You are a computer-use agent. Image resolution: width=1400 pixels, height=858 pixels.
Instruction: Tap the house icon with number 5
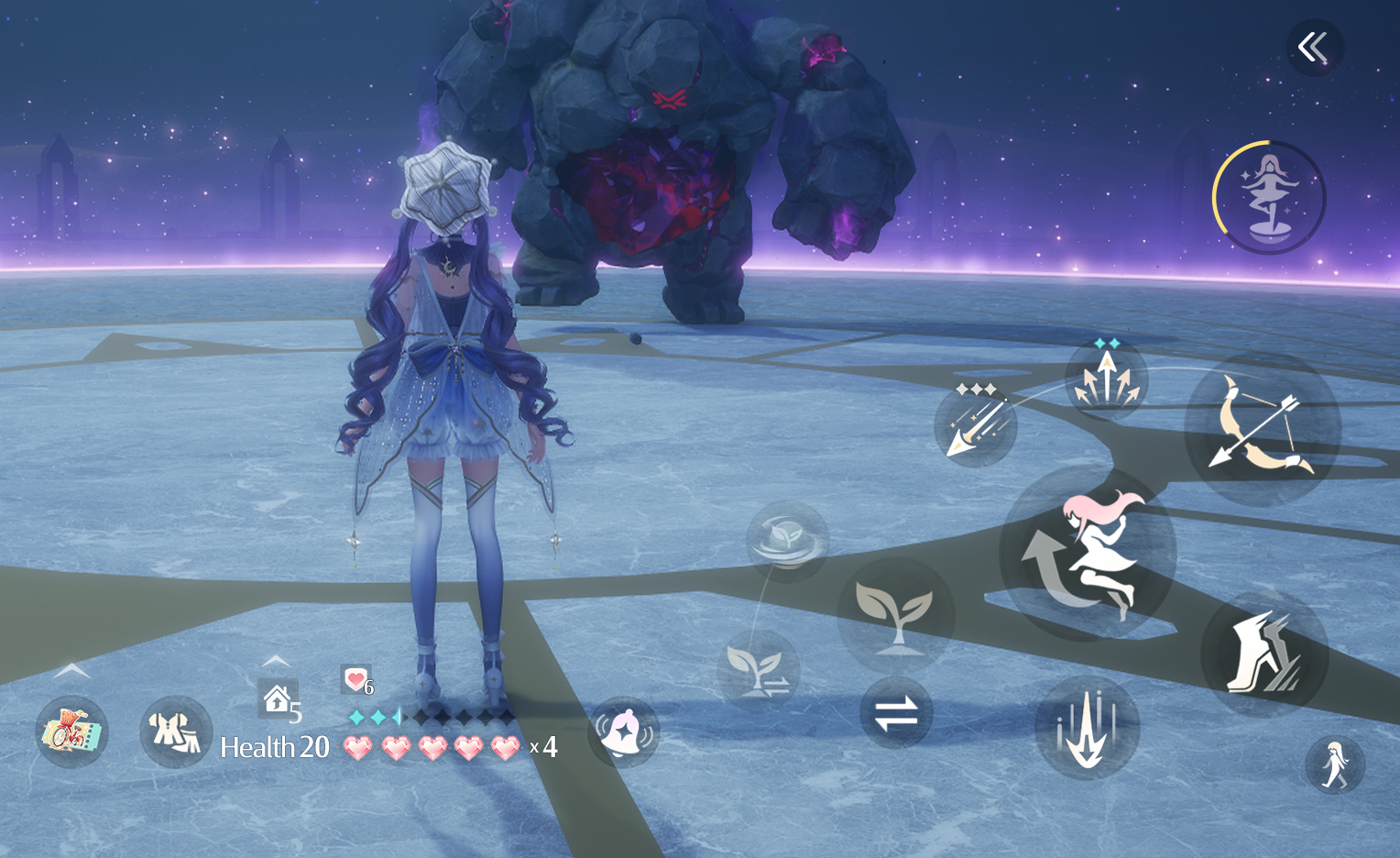278,699
